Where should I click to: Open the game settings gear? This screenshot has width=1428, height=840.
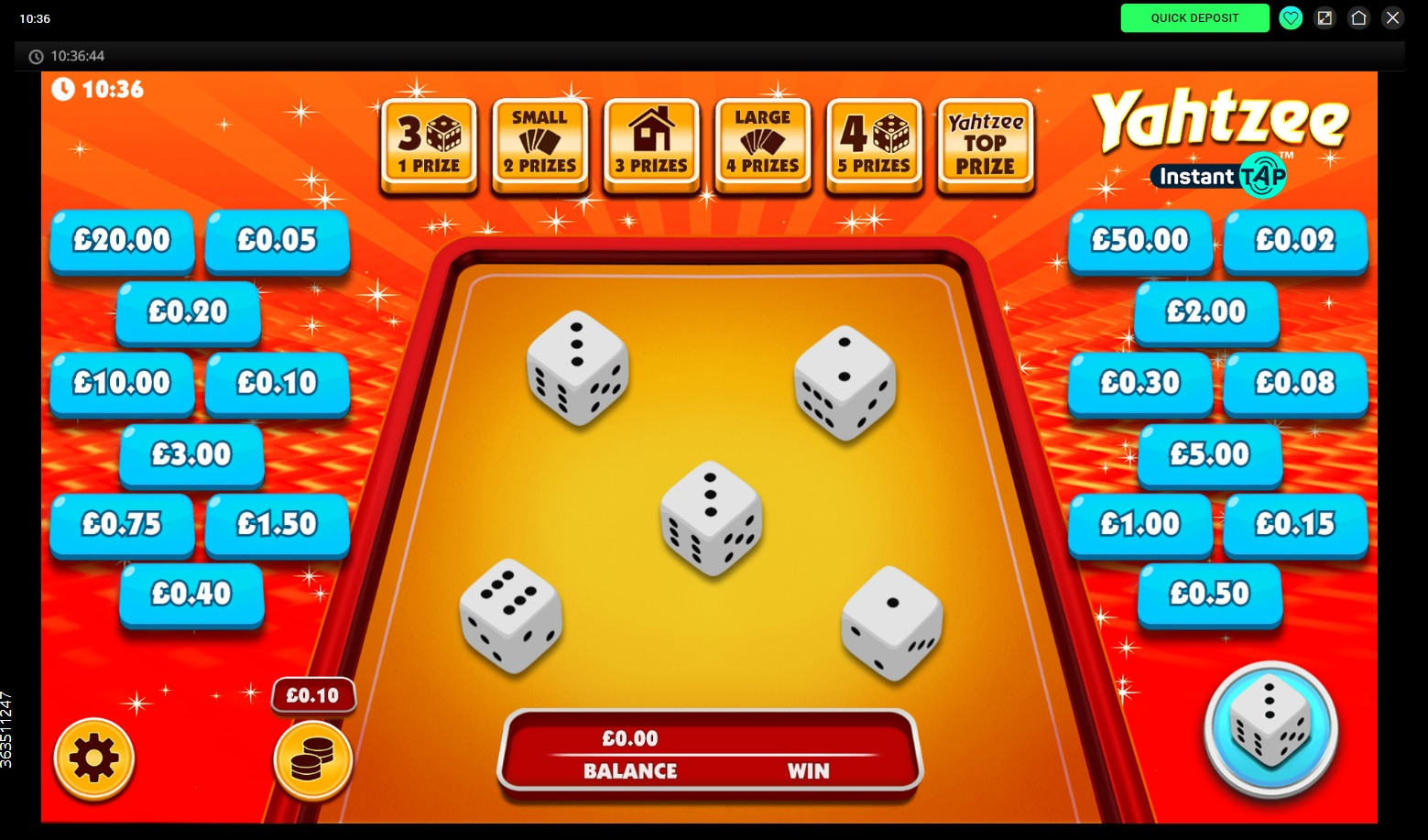point(93,758)
